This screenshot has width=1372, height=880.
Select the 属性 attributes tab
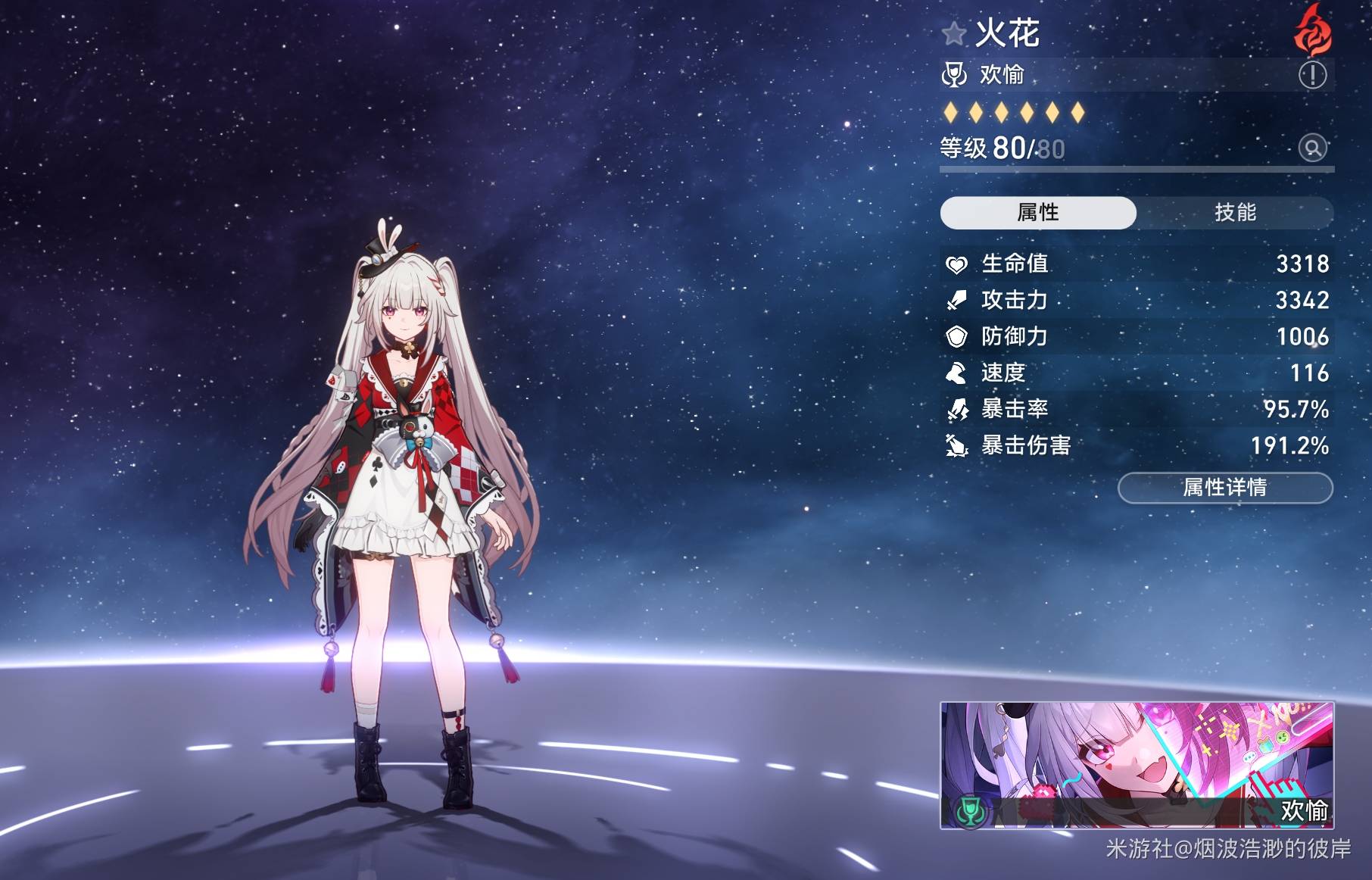tap(1038, 213)
